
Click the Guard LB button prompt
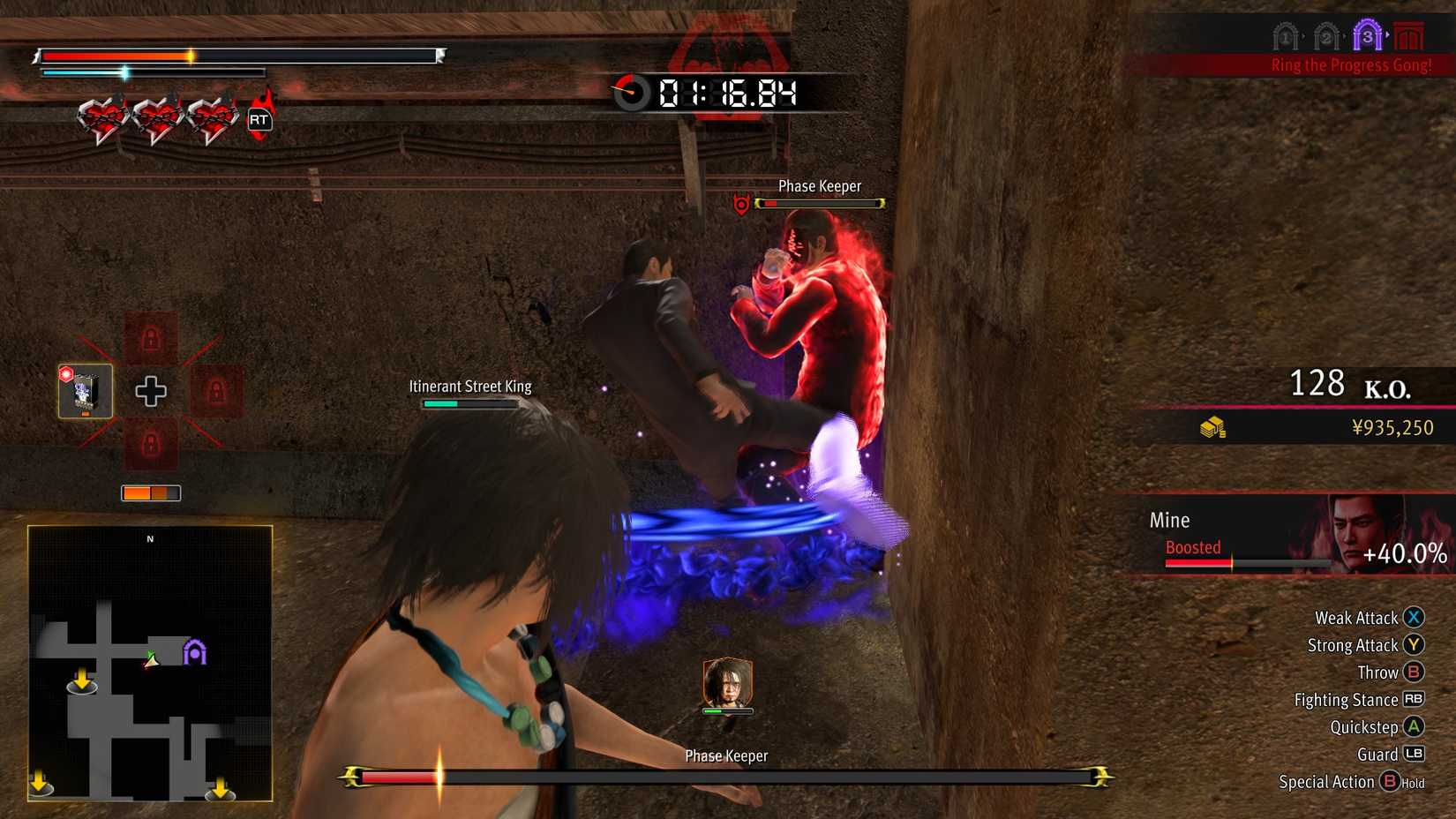(1415, 755)
